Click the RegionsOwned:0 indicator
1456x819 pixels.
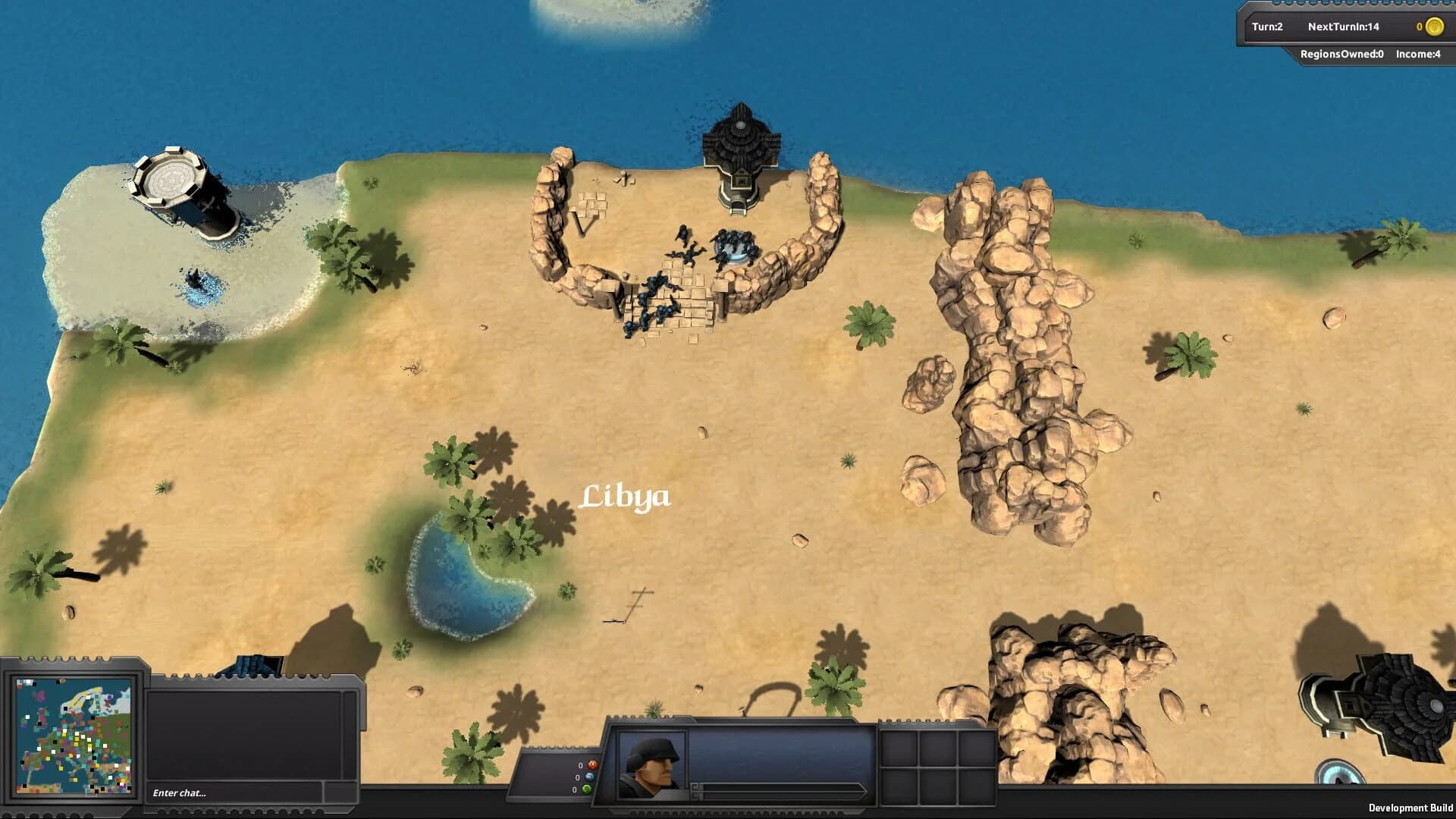pos(1343,55)
